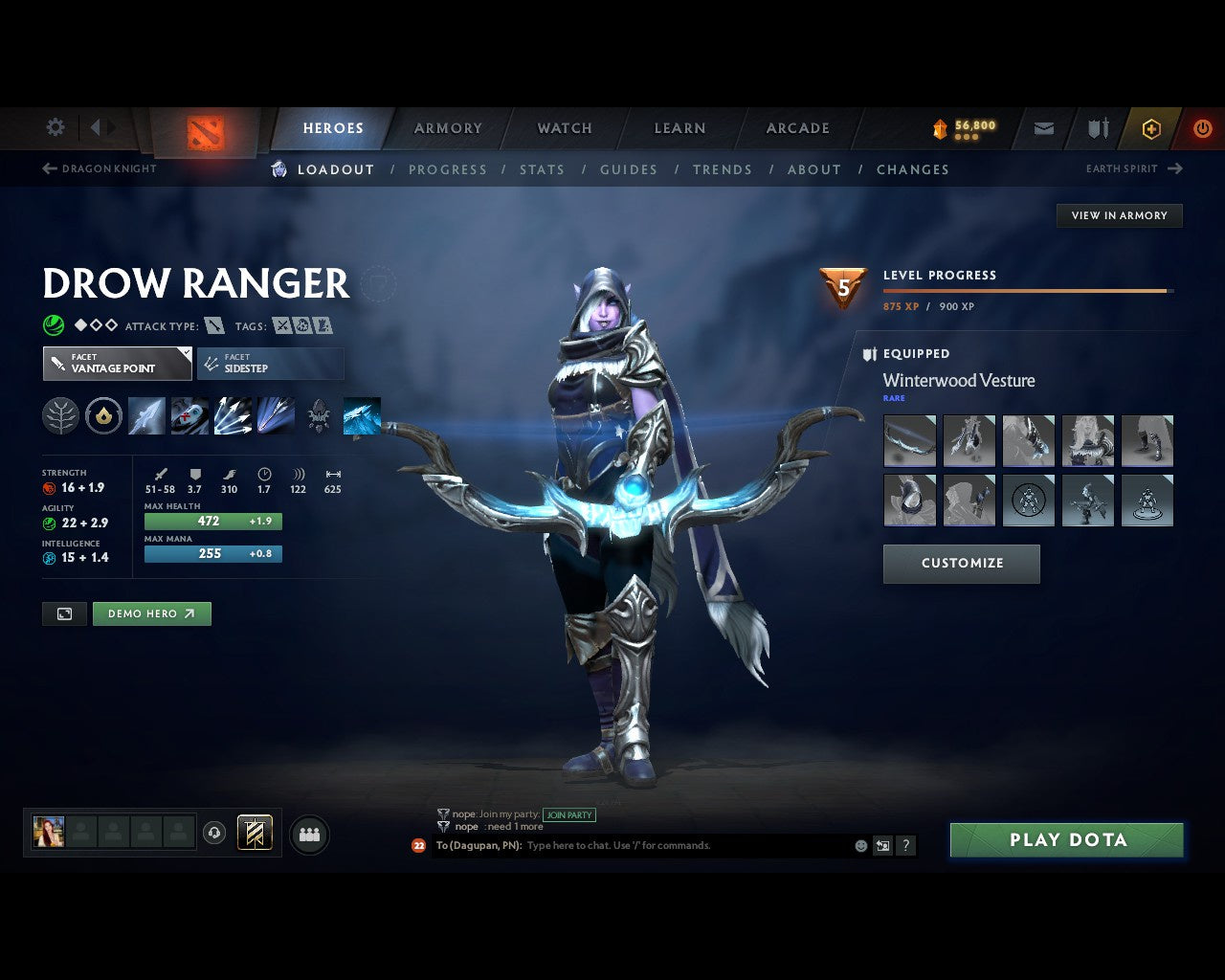
Task: Open the Frost Arrows ability icon
Action: (146, 415)
